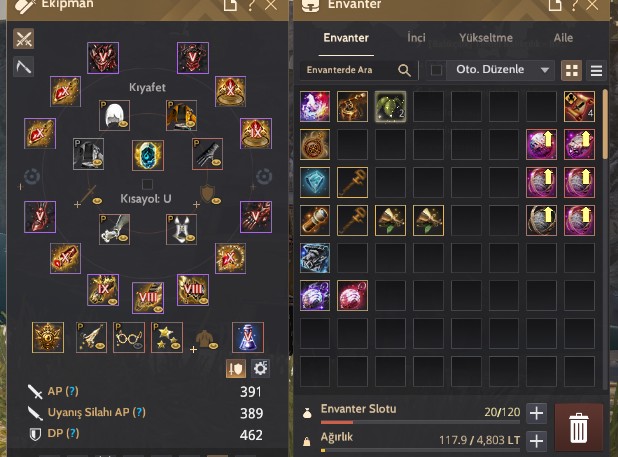Switch inventory to grid view
Image resolution: width=618 pixels, height=457 pixels.
coord(573,71)
